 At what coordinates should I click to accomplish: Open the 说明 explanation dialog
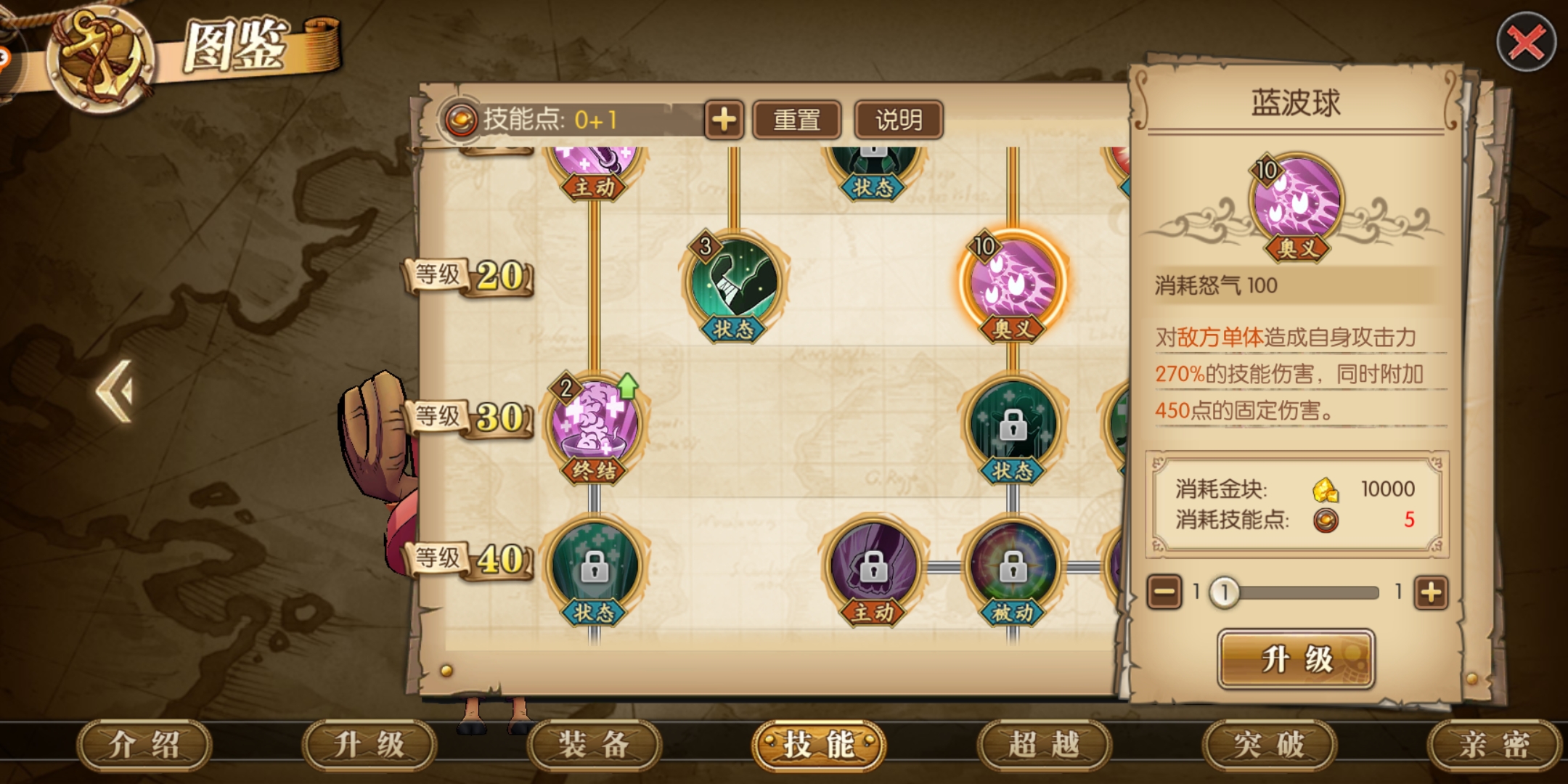point(898,120)
